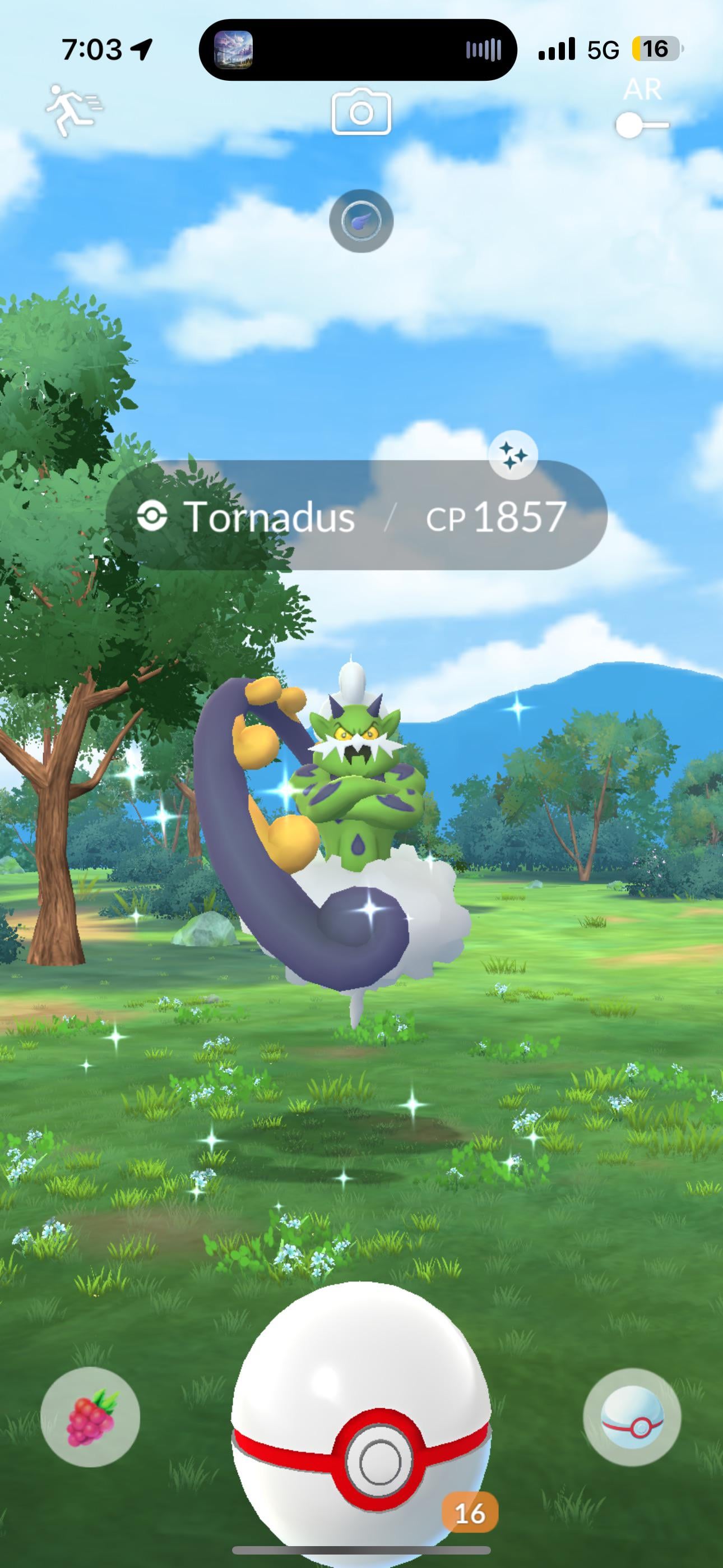Open the camera snapshot mode

pyautogui.click(x=361, y=112)
